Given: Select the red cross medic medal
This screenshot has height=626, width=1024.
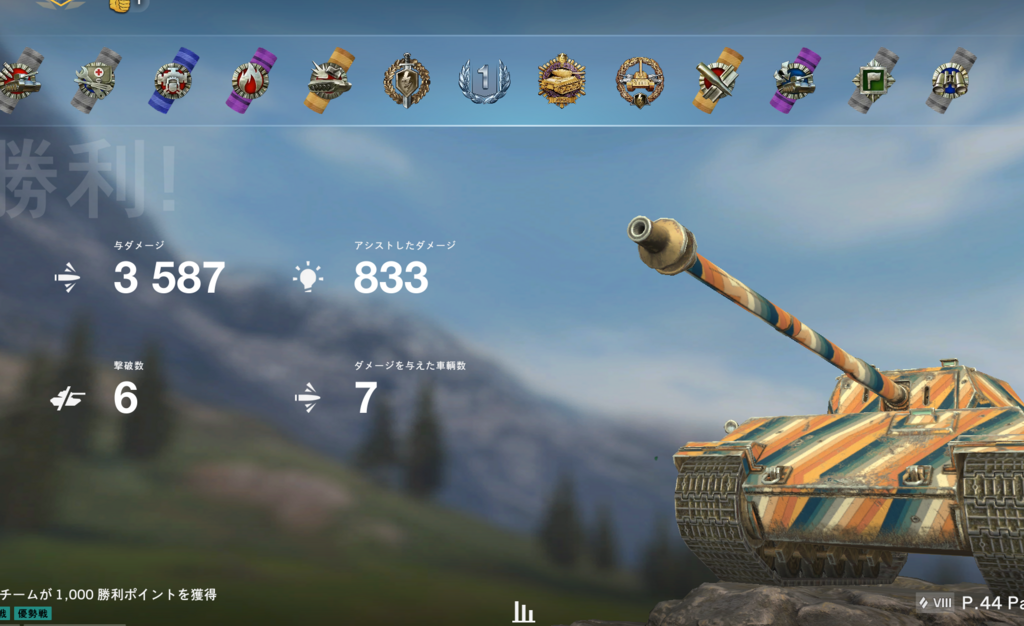Looking at the screenshot, I should click(96, 80).
